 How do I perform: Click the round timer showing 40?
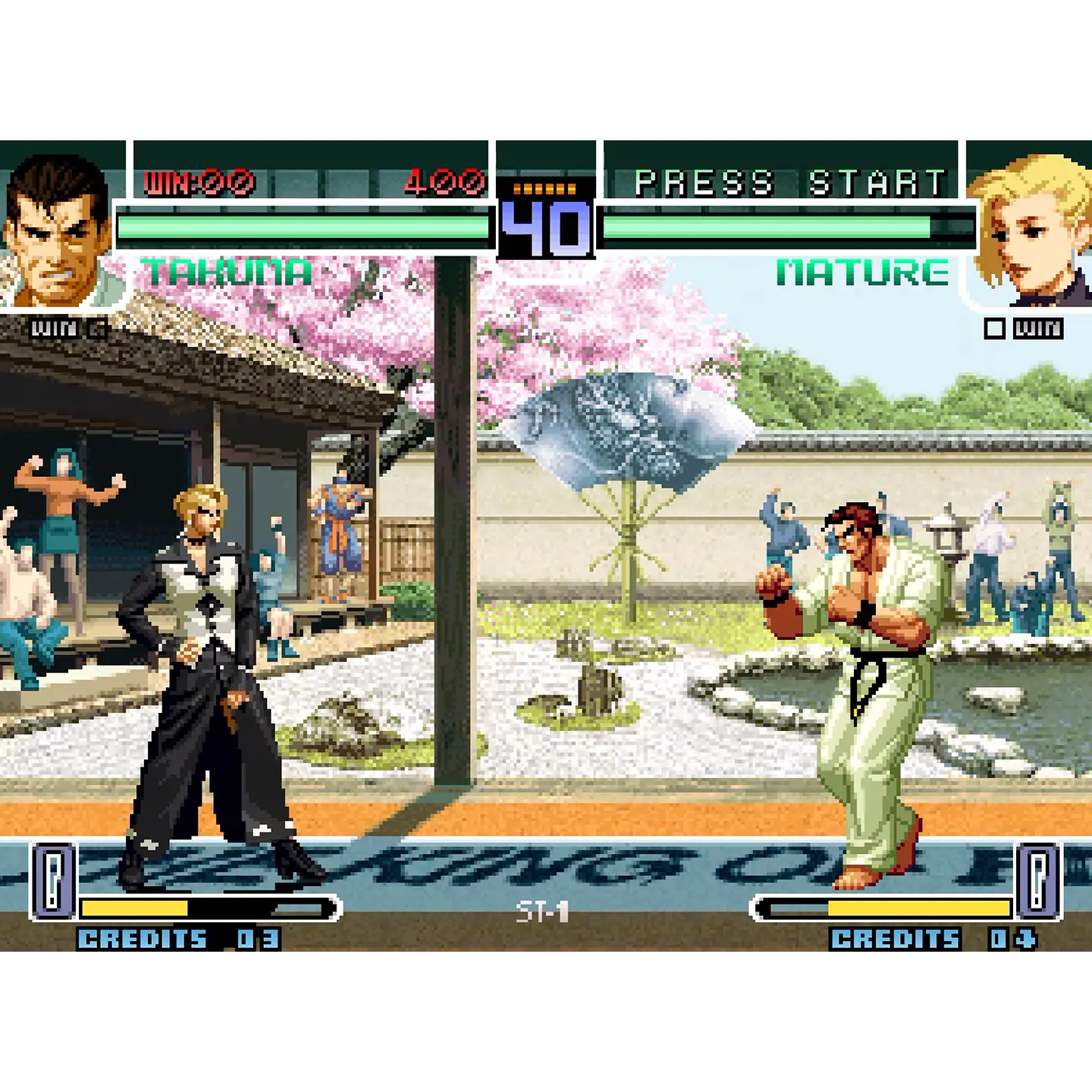(x=543, y=227)
